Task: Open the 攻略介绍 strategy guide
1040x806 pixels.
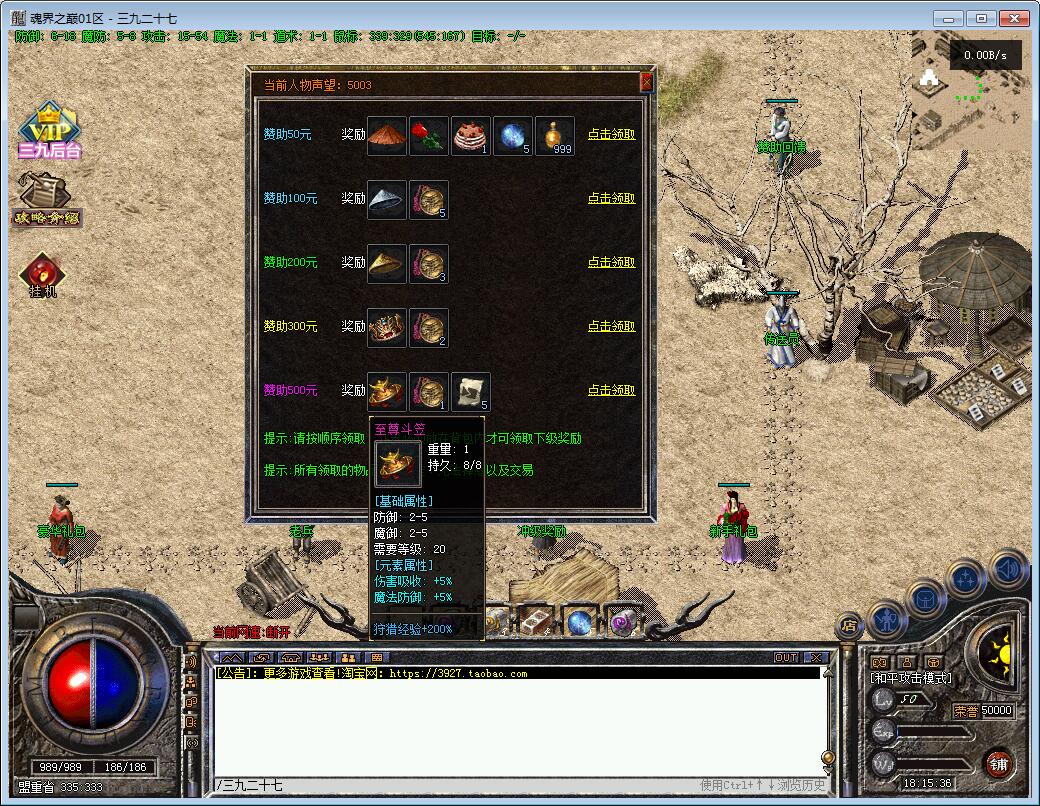Action: point(46,200)
